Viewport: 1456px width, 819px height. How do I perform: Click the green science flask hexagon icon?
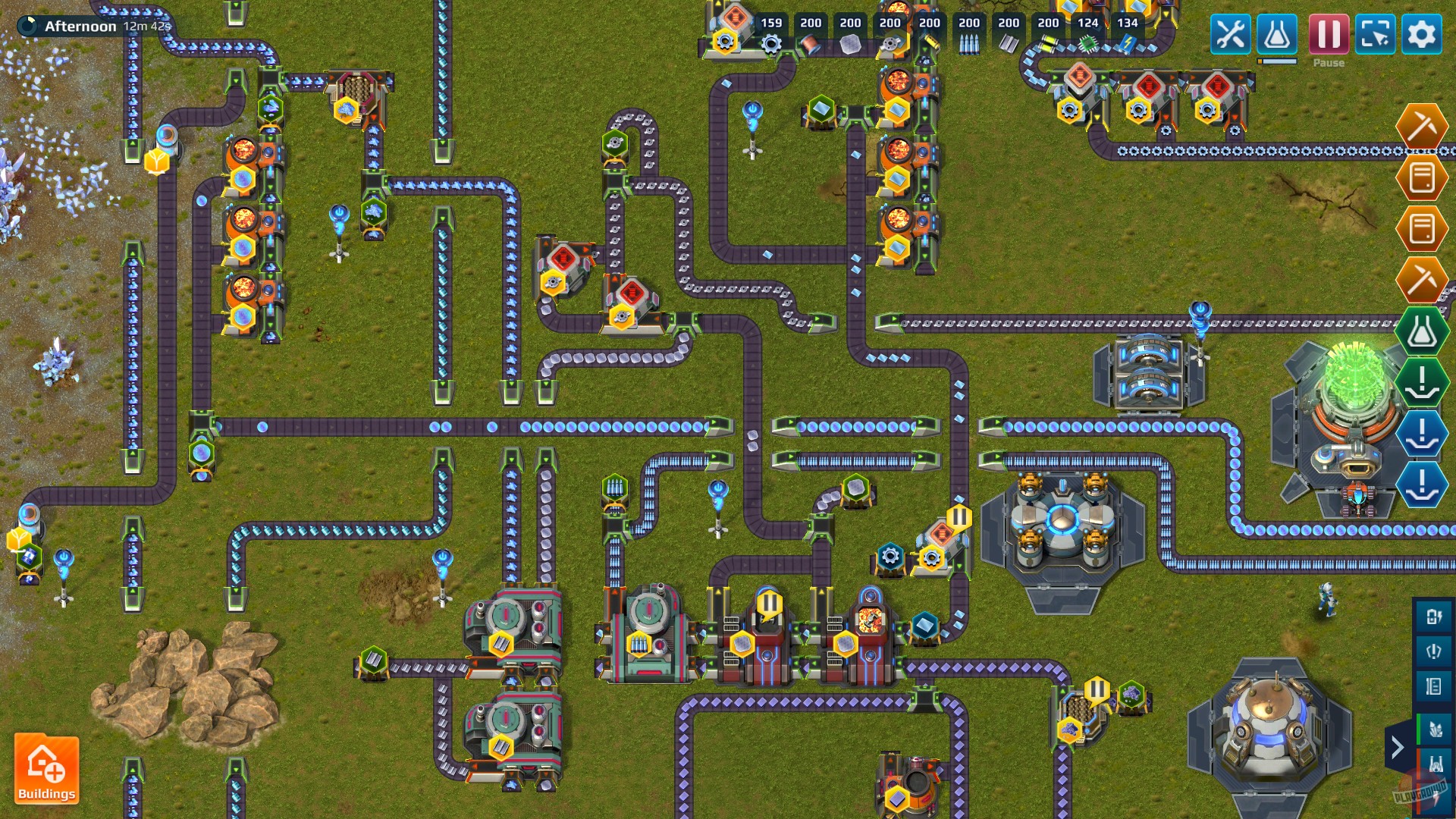click(1423, 331)
